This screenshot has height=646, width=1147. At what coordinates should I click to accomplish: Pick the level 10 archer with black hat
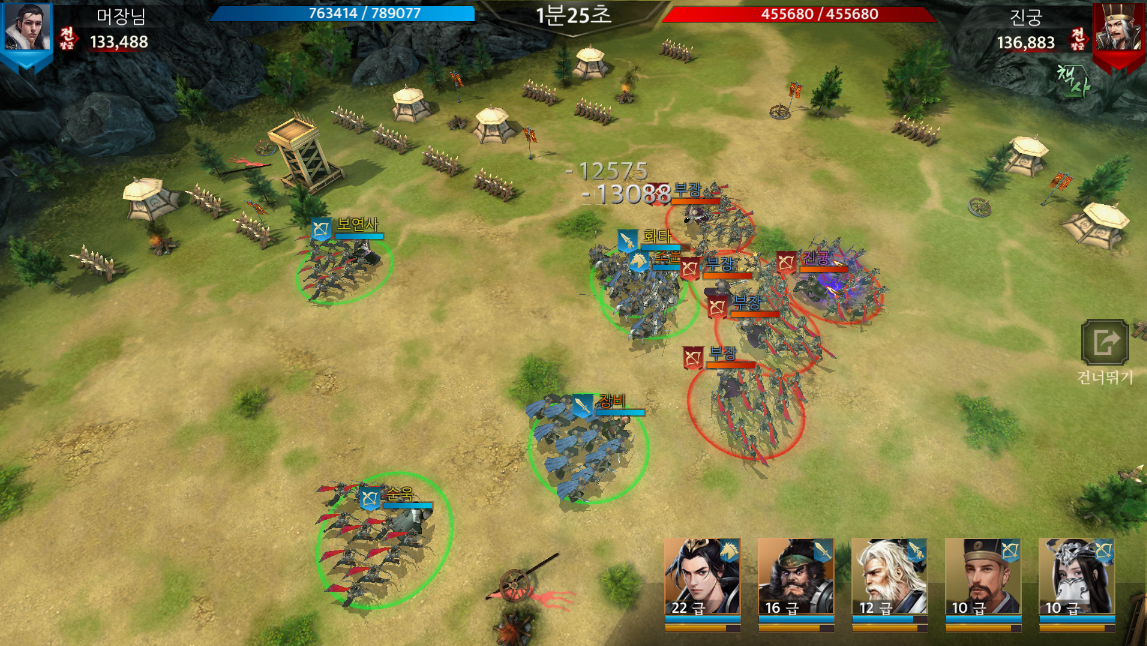[x=983, y=577]
